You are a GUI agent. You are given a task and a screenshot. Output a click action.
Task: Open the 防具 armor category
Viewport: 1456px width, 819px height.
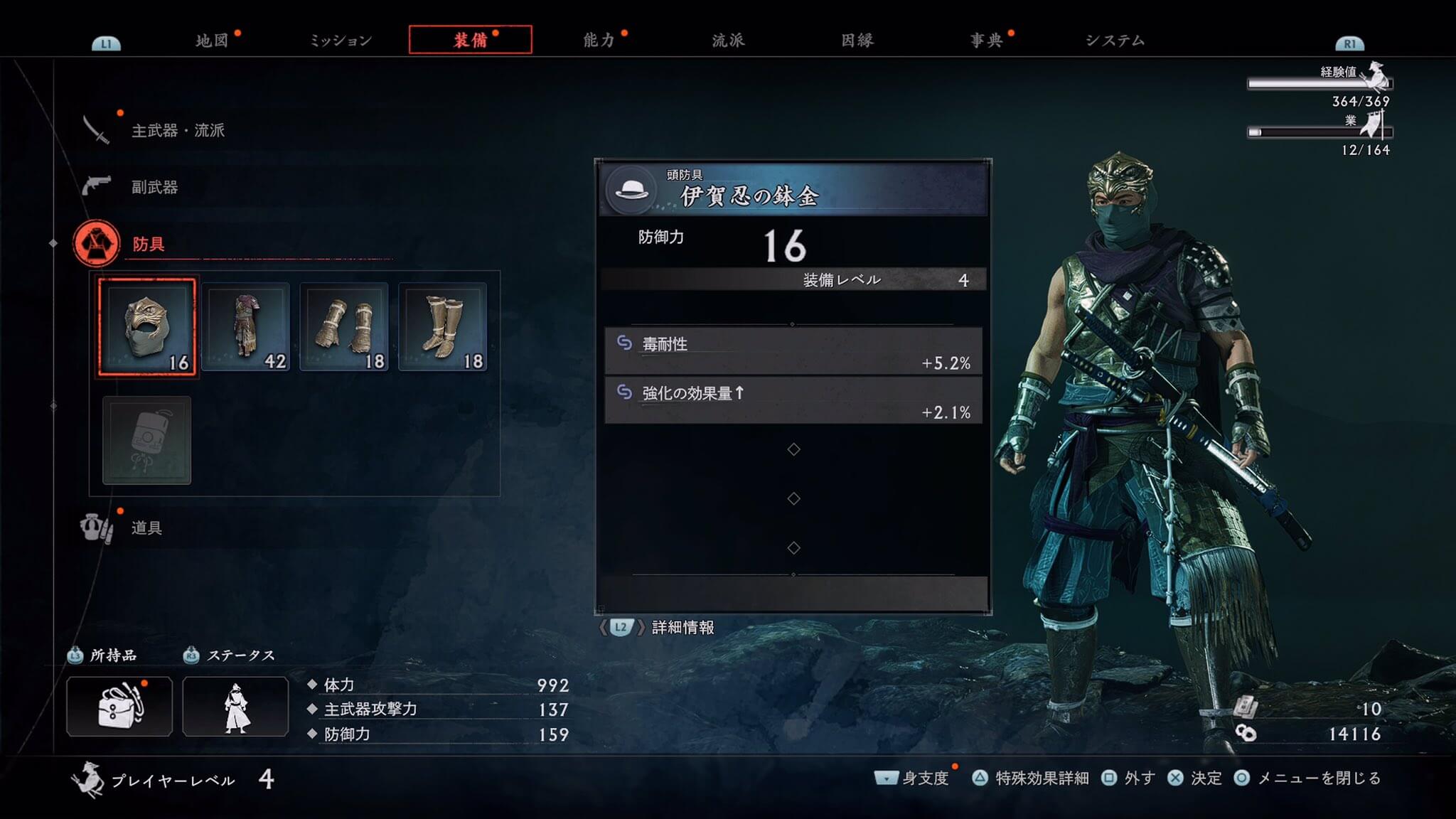click(148, 244)
